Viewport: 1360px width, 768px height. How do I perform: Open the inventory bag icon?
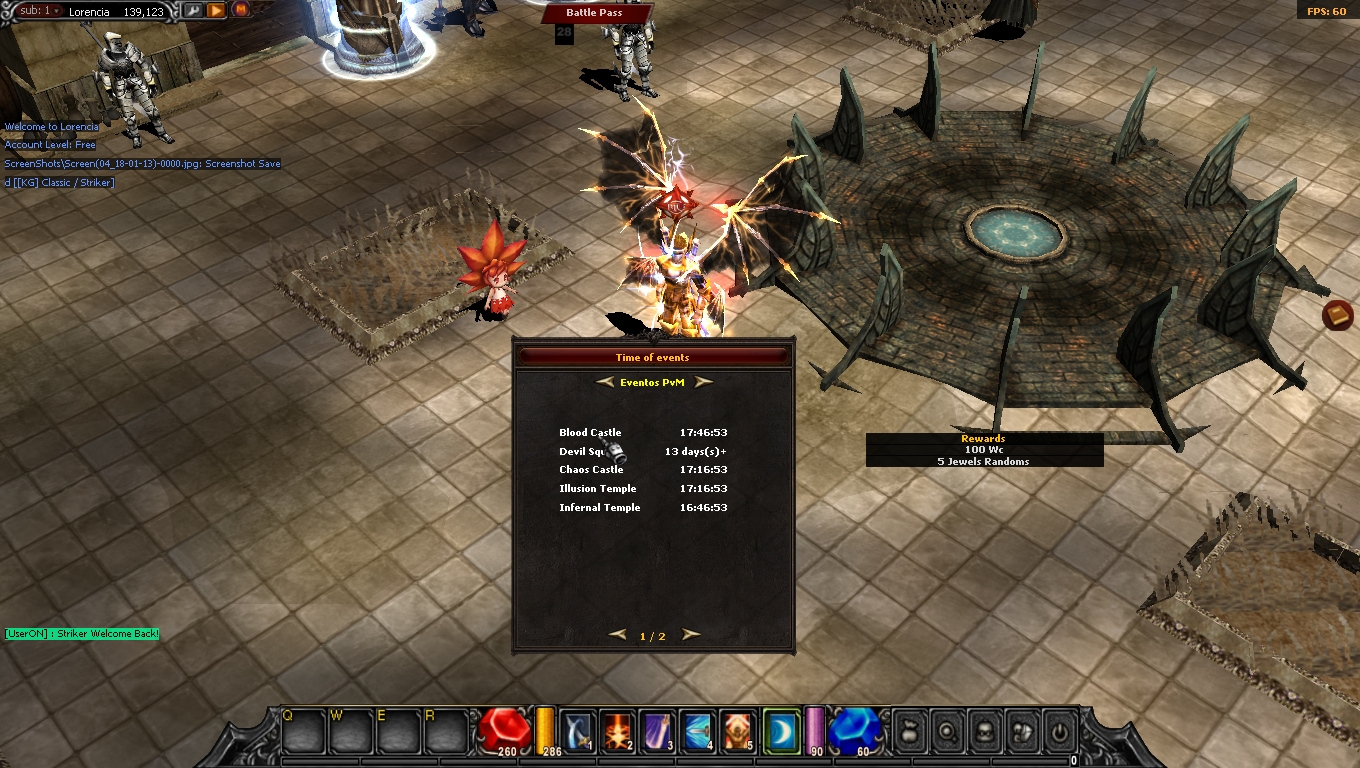[x=908, y=733]
